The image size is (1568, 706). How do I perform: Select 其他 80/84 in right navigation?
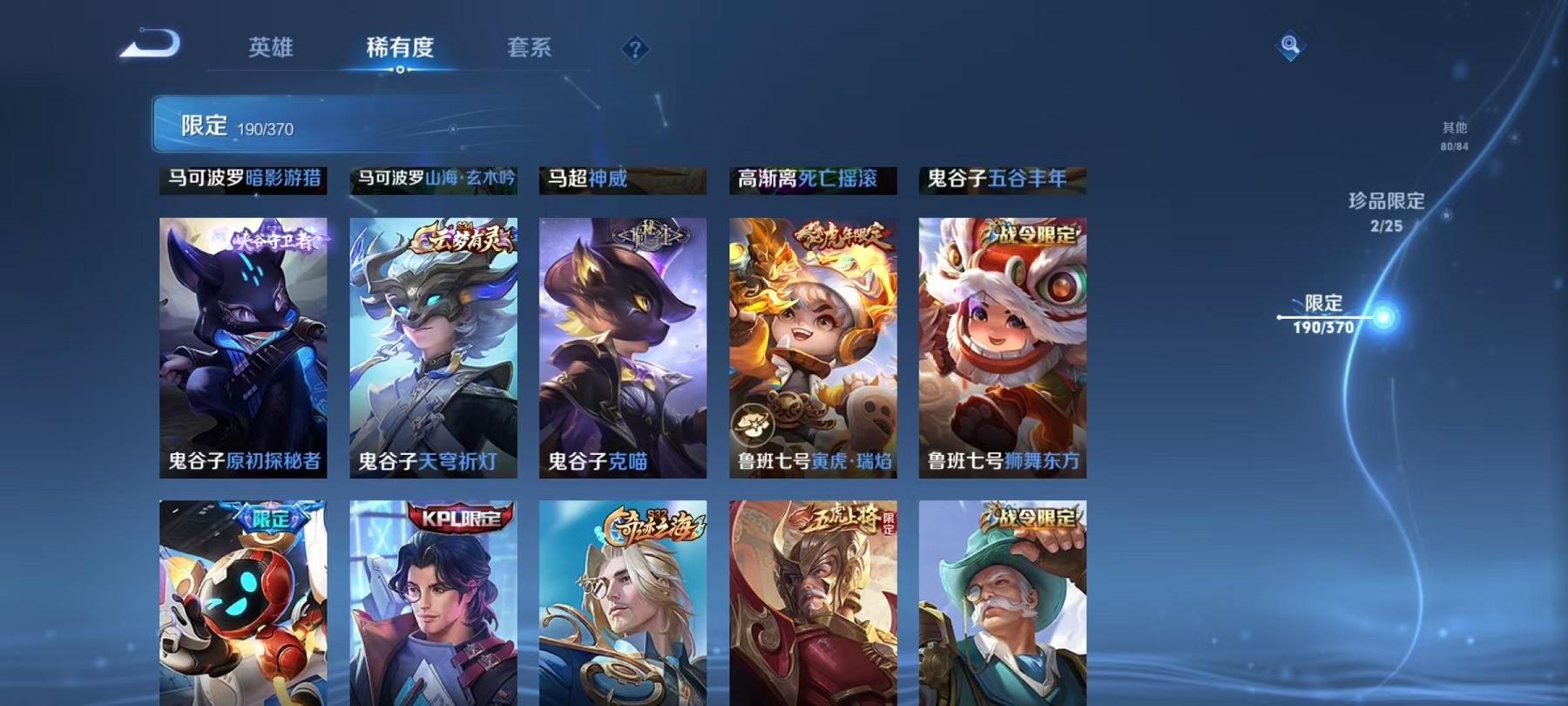(1455, 132)
